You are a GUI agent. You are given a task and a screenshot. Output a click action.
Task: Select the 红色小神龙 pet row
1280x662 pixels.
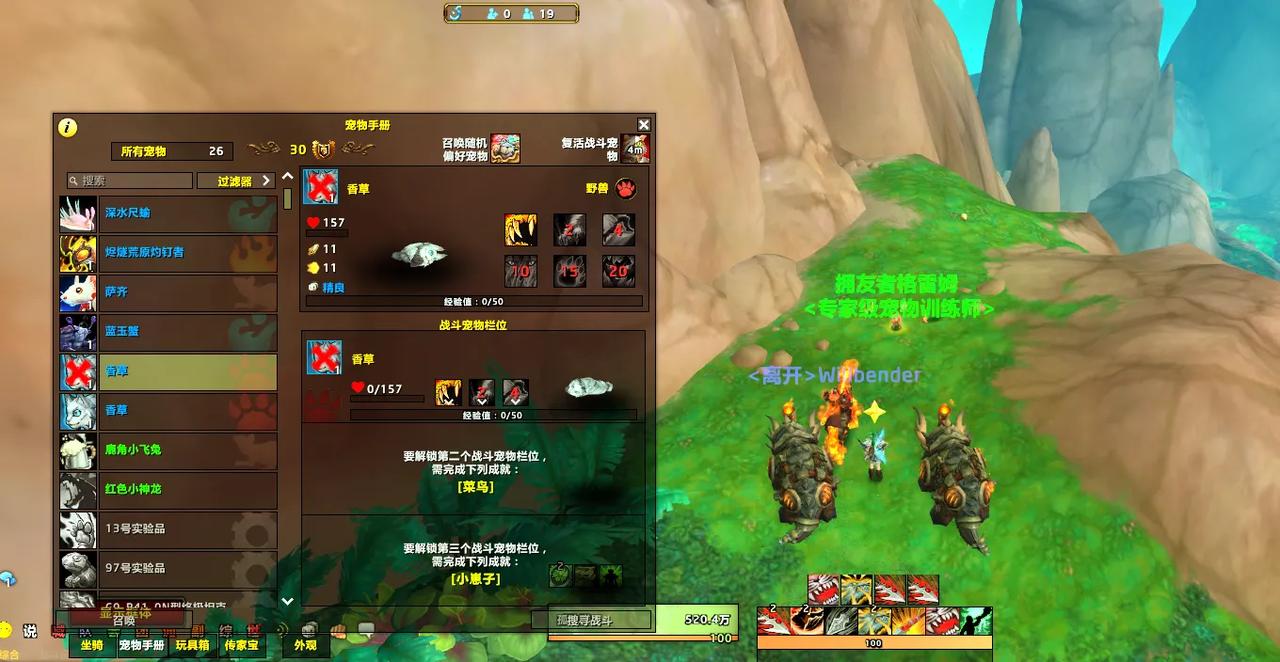[168, 489]
